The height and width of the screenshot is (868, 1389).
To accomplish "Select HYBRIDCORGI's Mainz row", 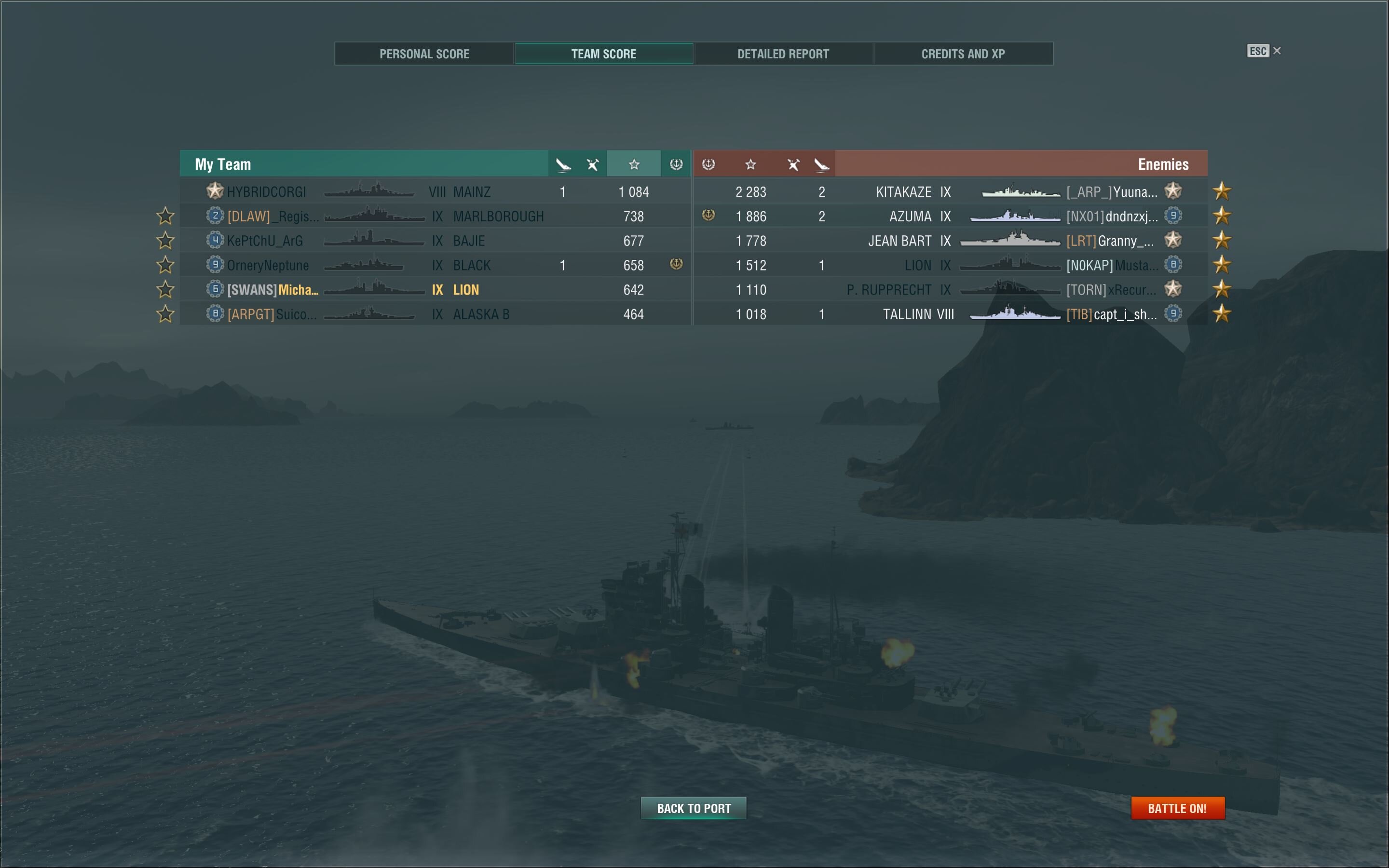I will 435,192.
